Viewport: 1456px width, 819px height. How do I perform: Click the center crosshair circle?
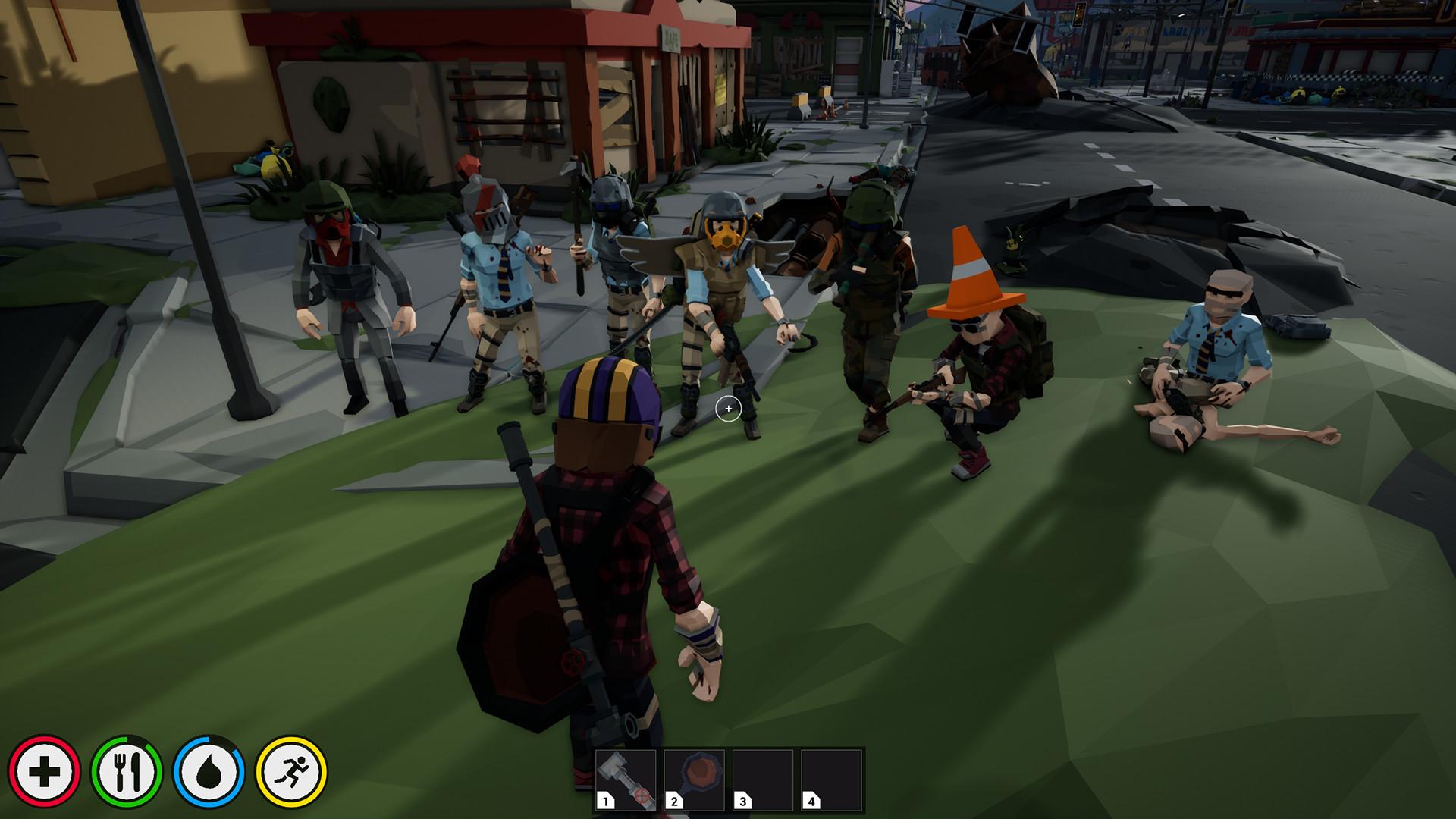pos(729,409)
